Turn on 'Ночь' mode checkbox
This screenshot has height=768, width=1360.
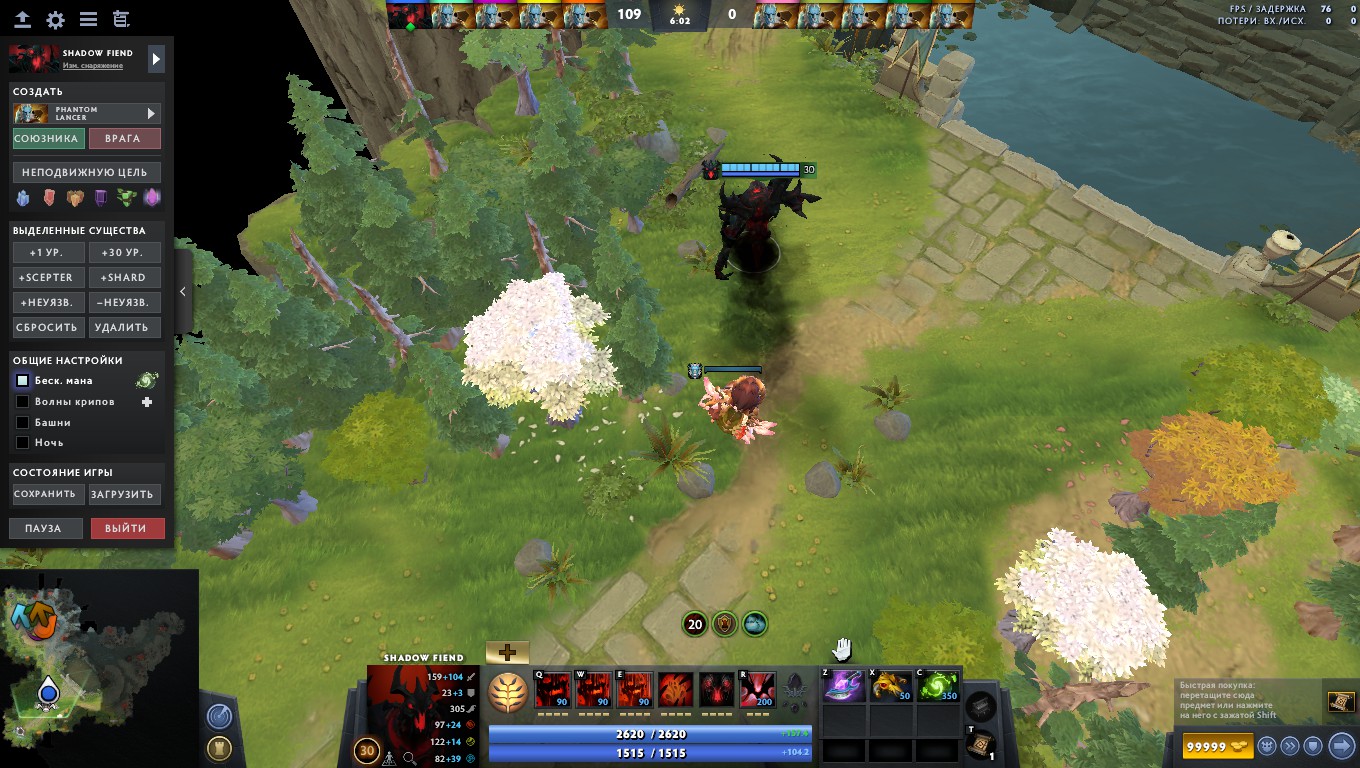tap(22, 442)
